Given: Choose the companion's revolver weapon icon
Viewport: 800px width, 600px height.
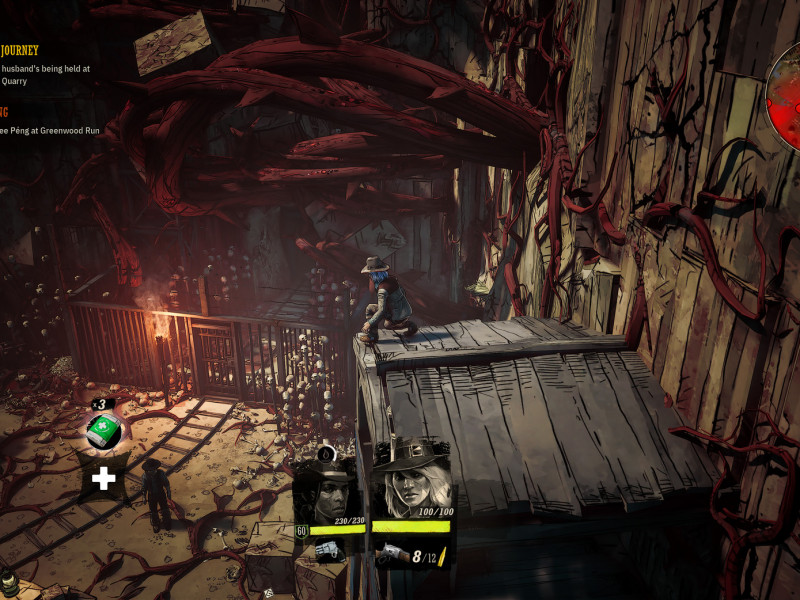Looking at the screenshot, I should [329, 550].
